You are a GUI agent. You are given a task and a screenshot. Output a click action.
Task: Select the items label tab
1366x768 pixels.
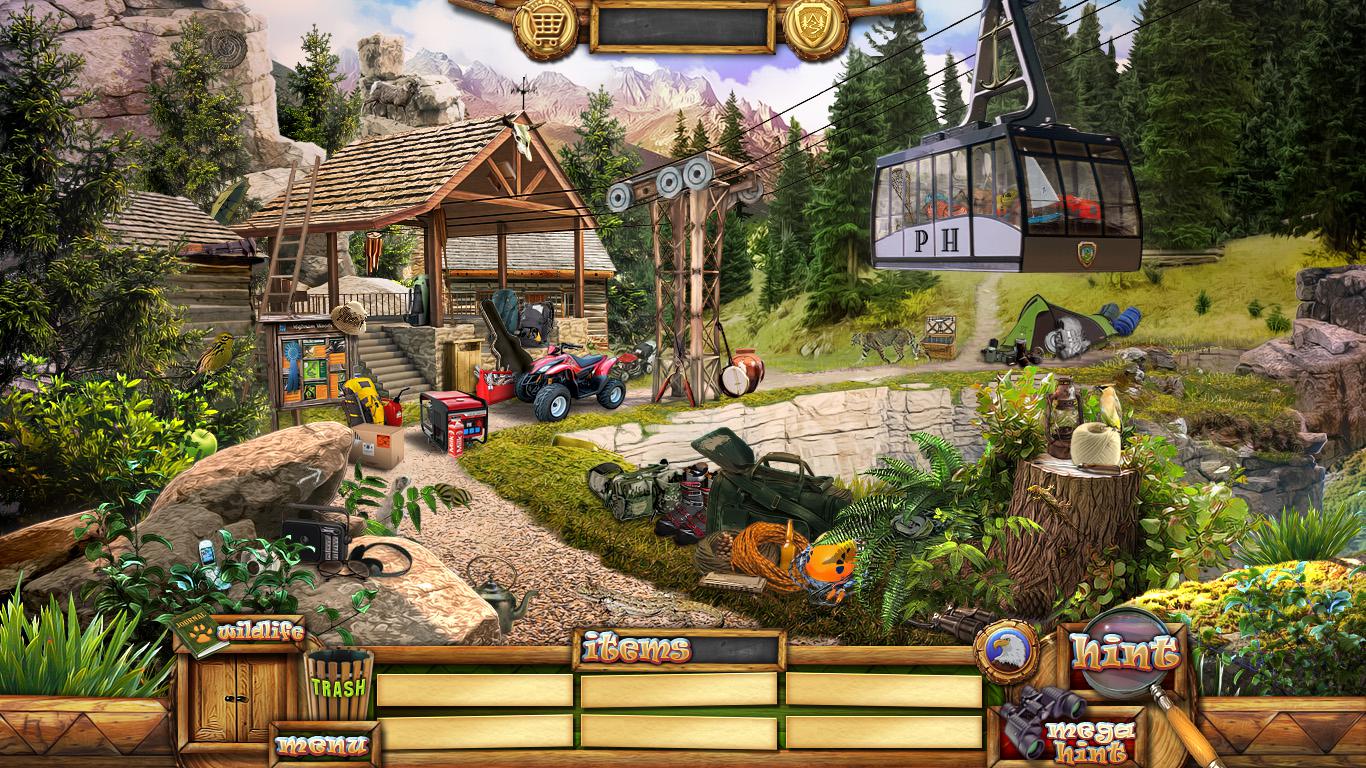637,650
